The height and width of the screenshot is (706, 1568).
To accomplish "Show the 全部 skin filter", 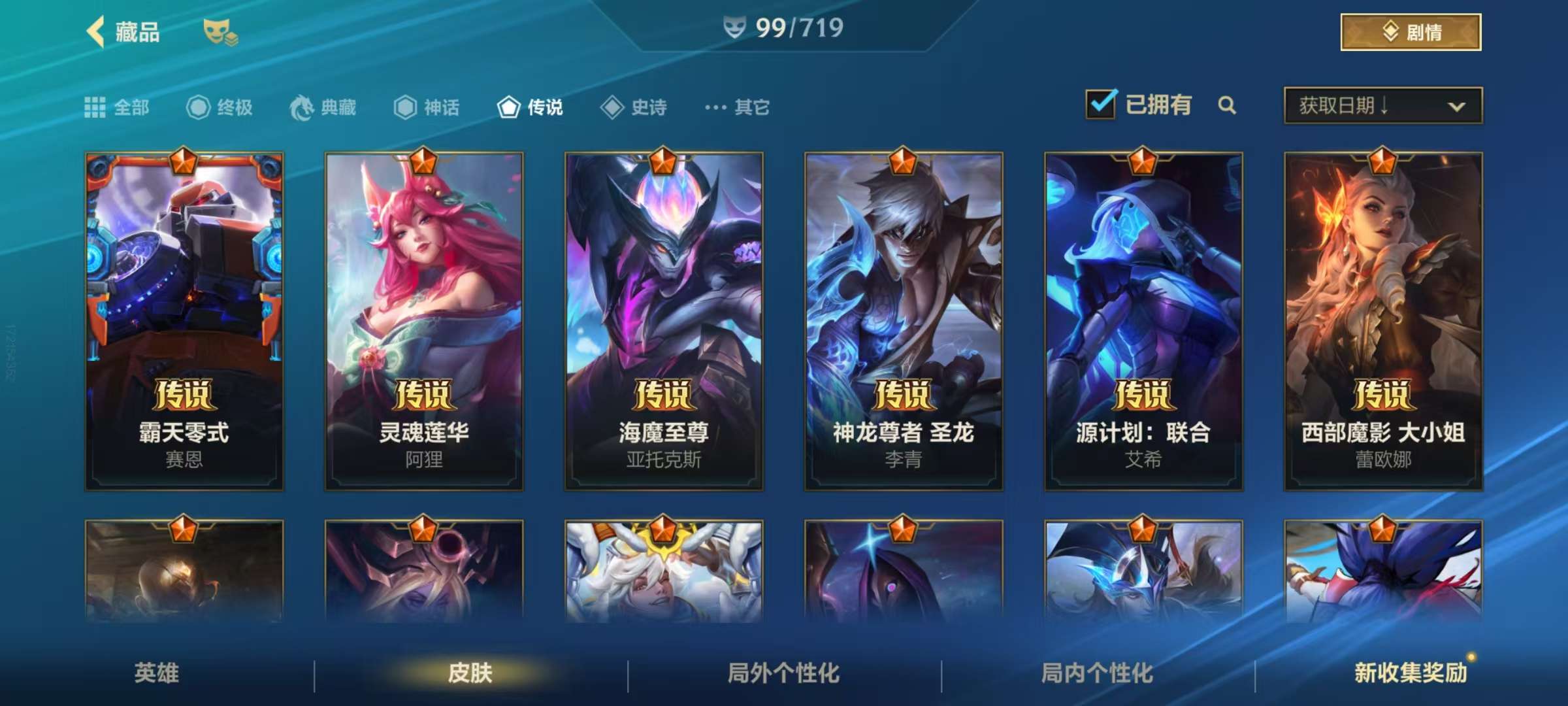I will click(x=118, y=107).
